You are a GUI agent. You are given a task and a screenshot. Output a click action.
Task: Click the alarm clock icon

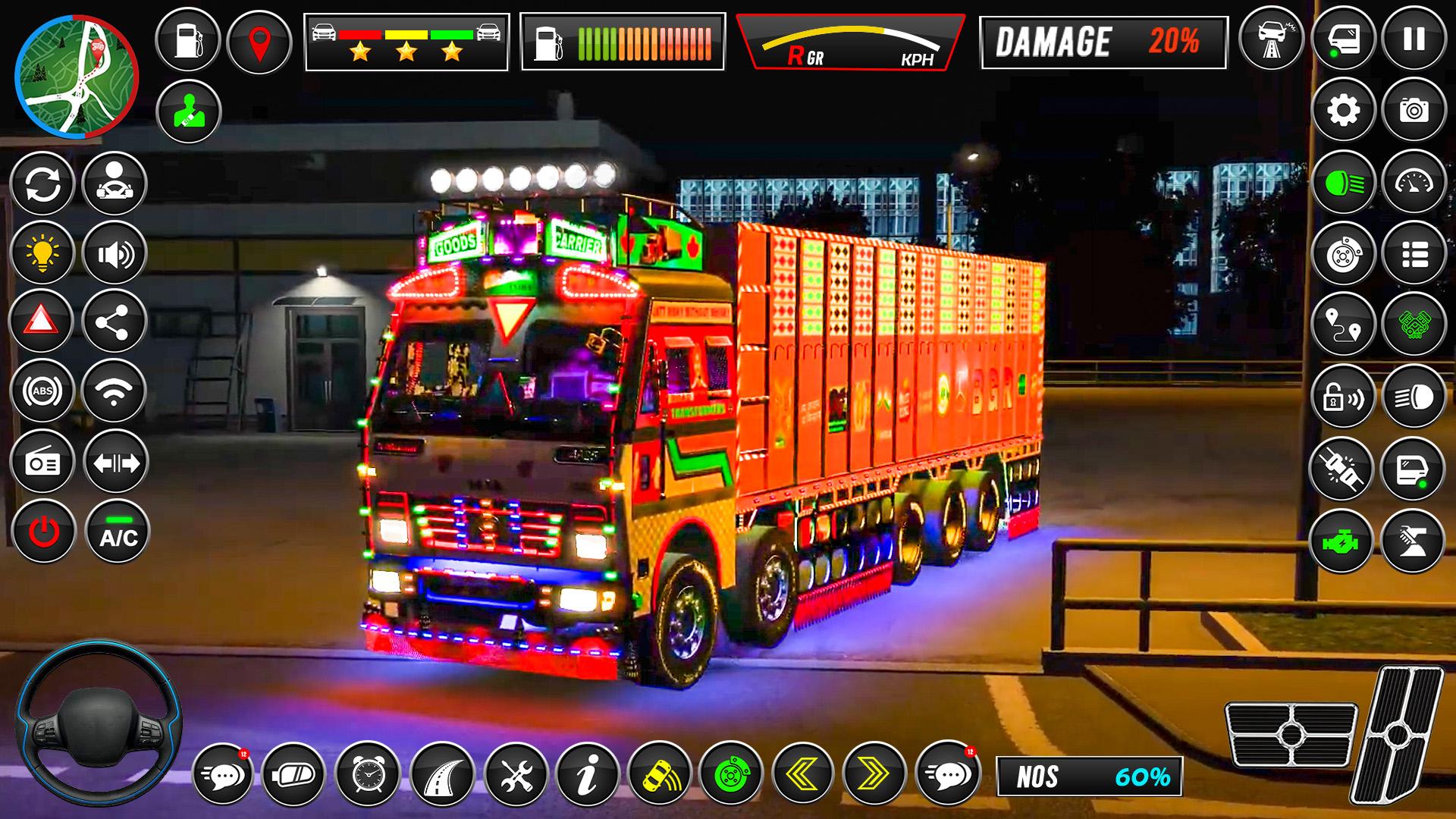368,774
